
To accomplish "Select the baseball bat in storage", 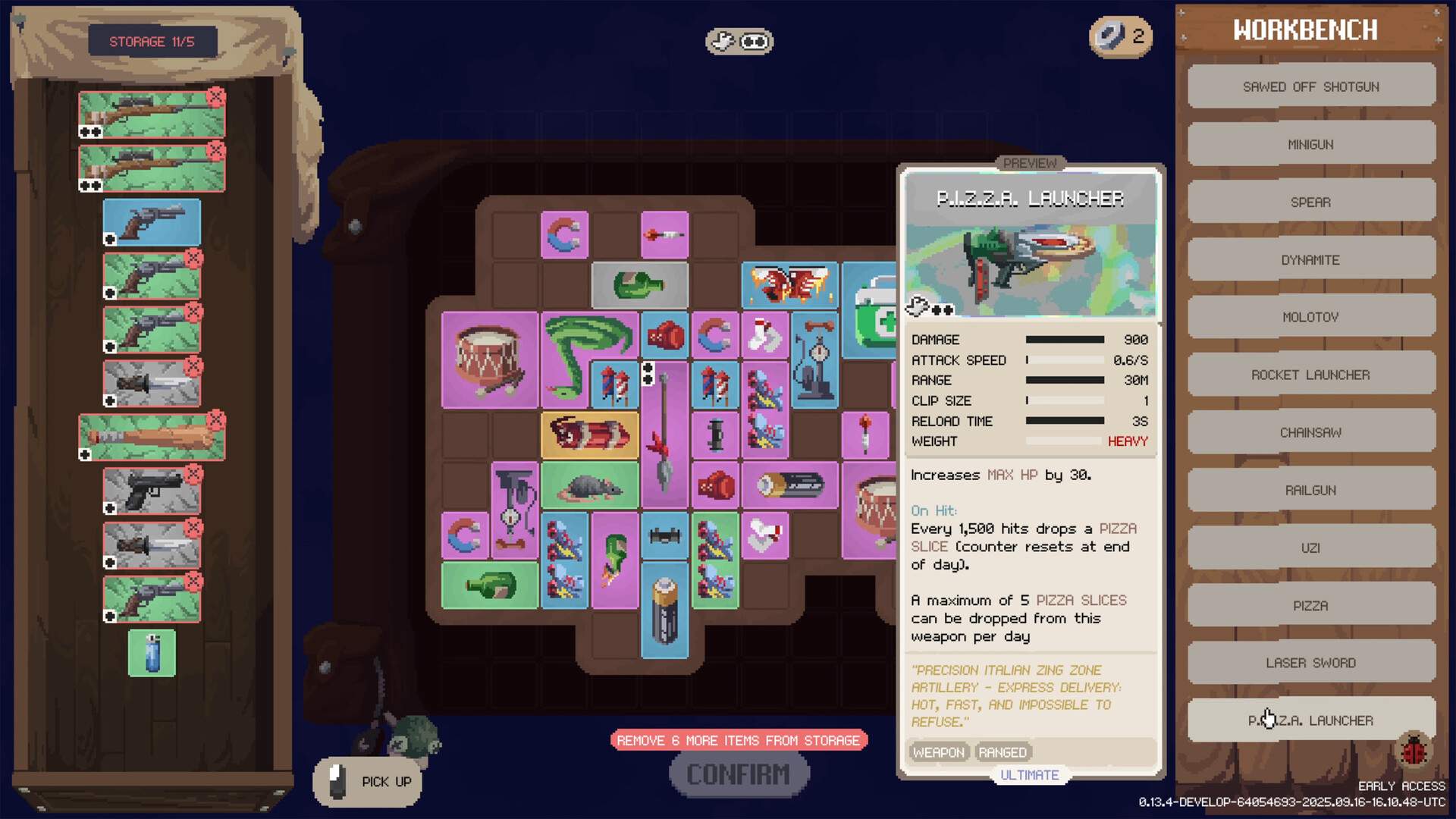I will coord(152,437).
